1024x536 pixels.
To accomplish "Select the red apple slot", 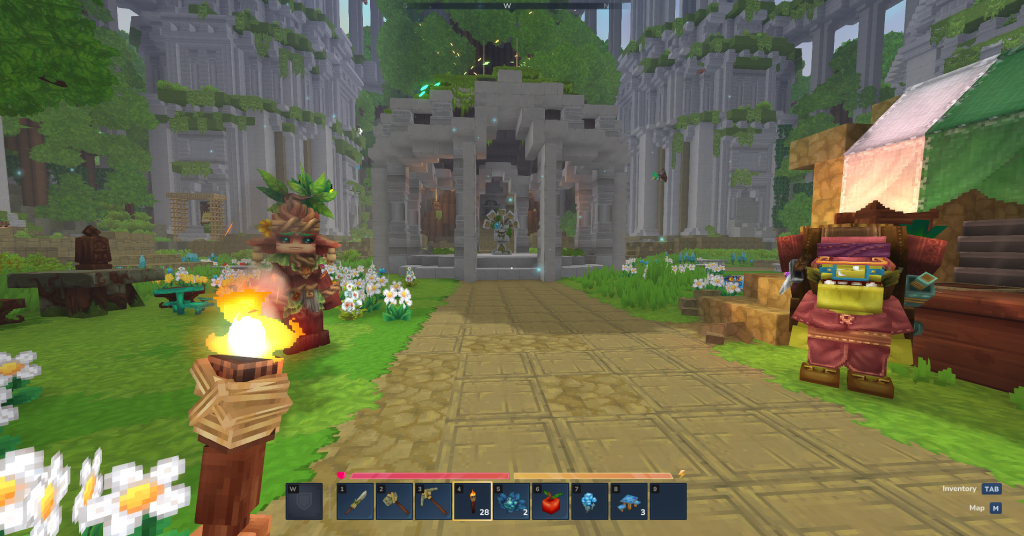I will (550, 501).
